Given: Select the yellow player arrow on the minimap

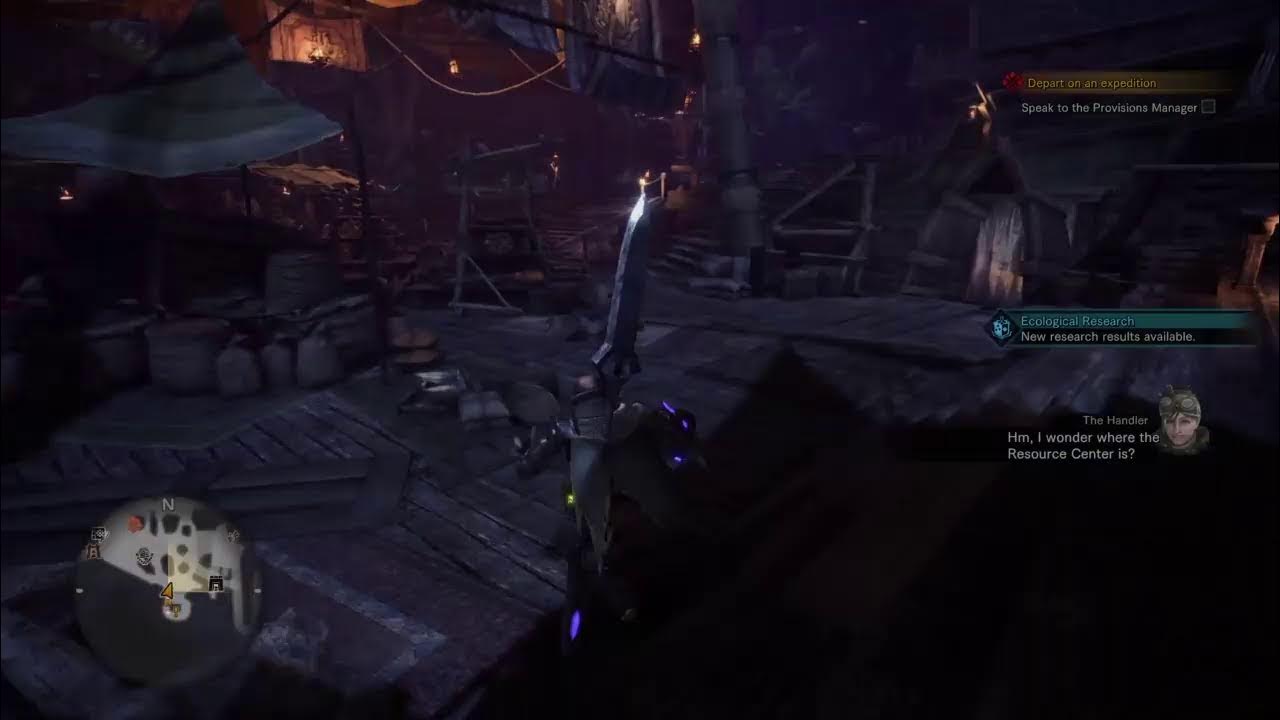Looking at the screenshot, I should coord(167,591).
